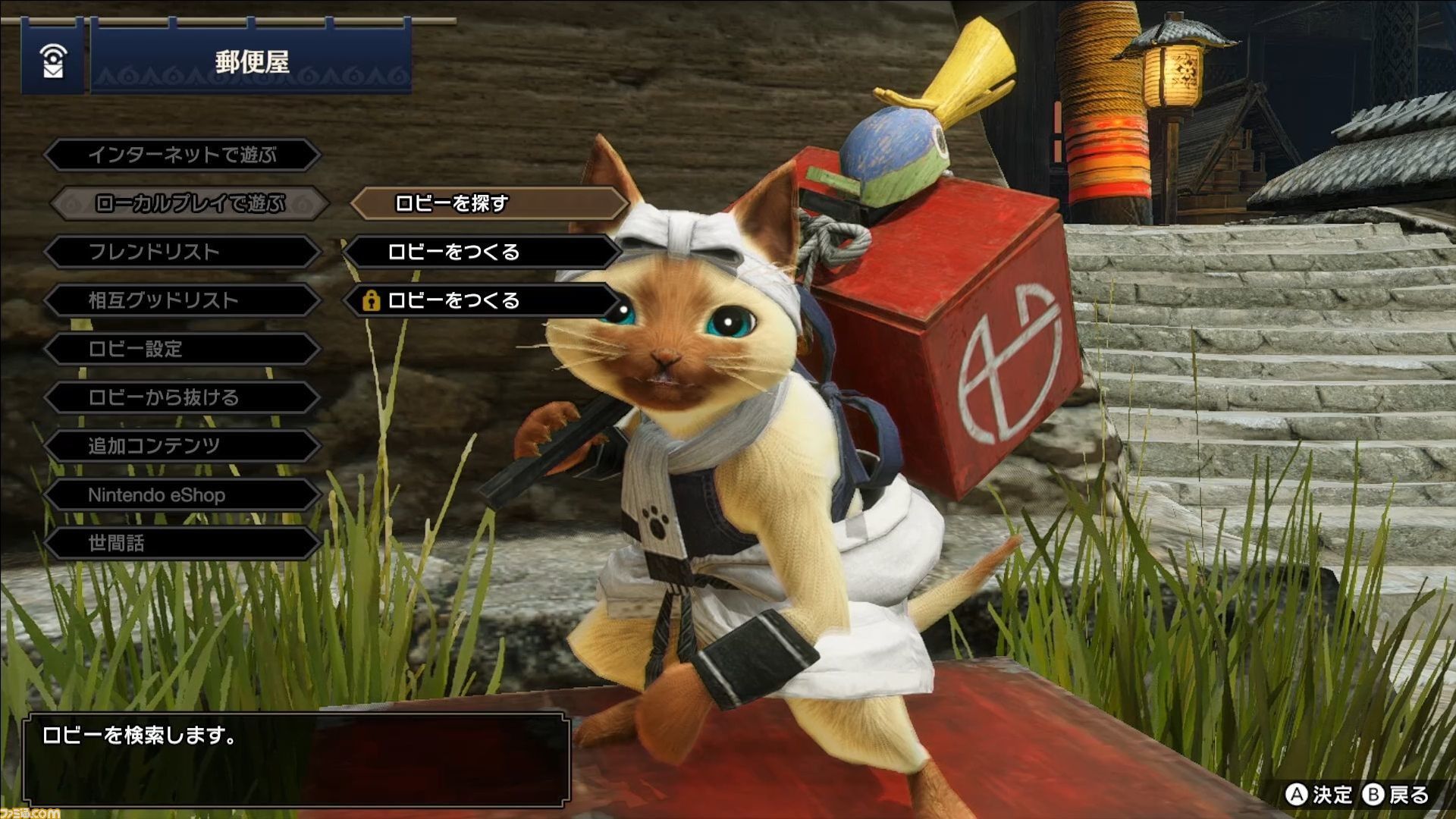Open ロビー設定 lobby settings
The width and height of the screenshot is (1456, 819).
[x=182, y=349]
